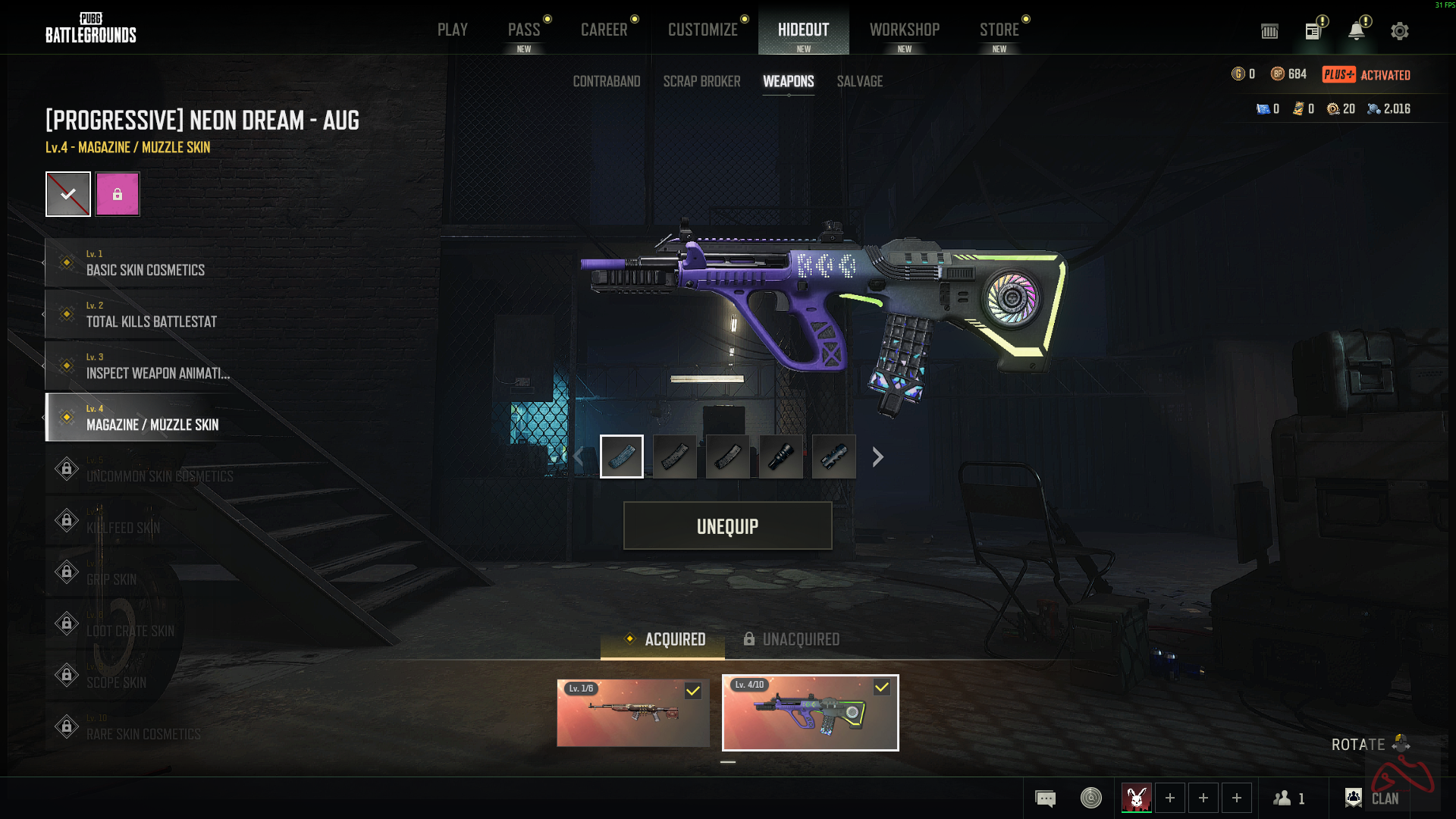
Task: Show the UNACQUIRED weapon skins tab
Action: pyautogui.click(x=791, y=639)
